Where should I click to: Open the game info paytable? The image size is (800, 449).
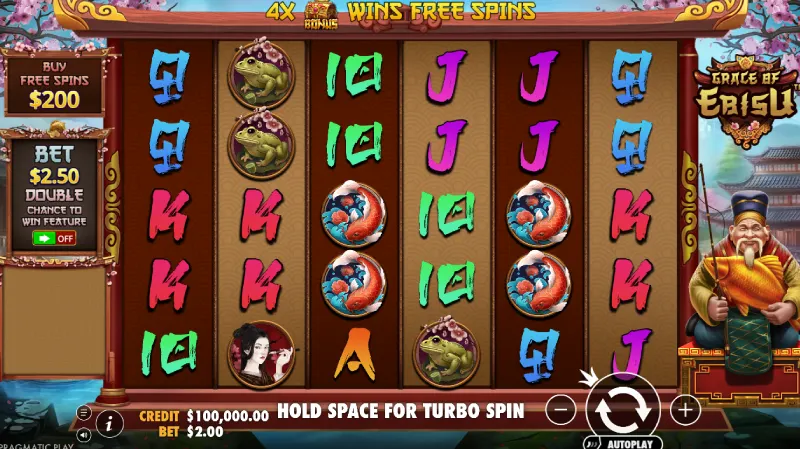[x=109, y=422]
